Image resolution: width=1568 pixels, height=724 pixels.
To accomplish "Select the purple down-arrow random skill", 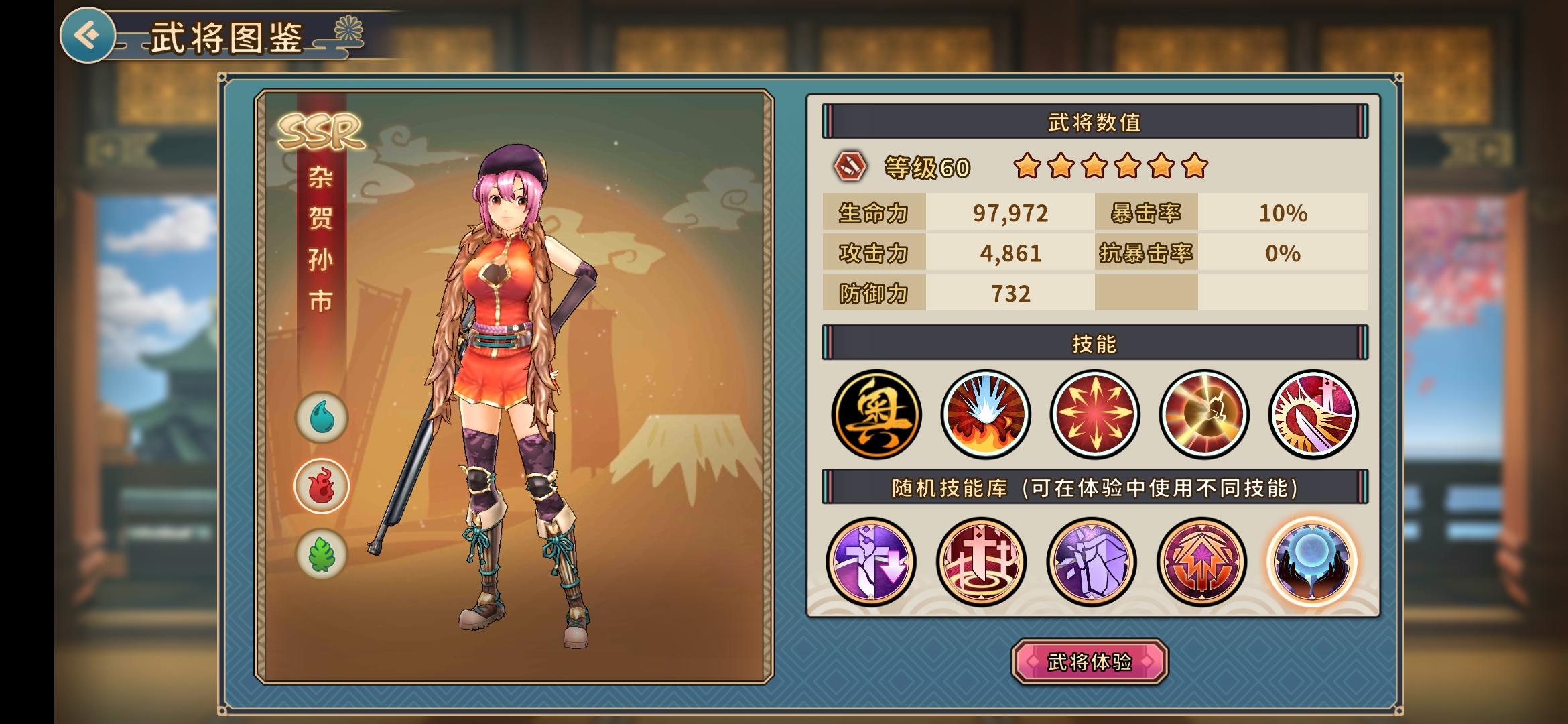I will point(871,561).
